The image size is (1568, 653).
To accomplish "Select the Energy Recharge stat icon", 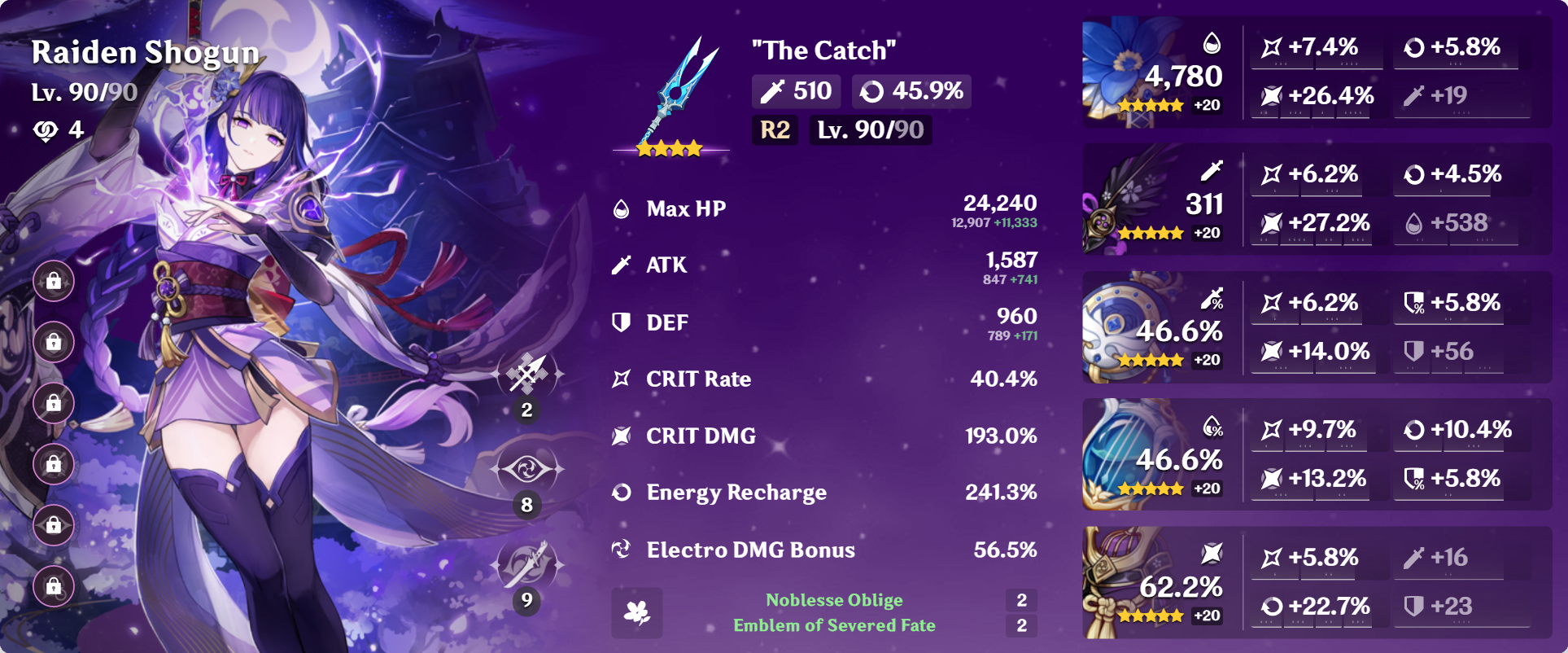I will pos(622,493).
